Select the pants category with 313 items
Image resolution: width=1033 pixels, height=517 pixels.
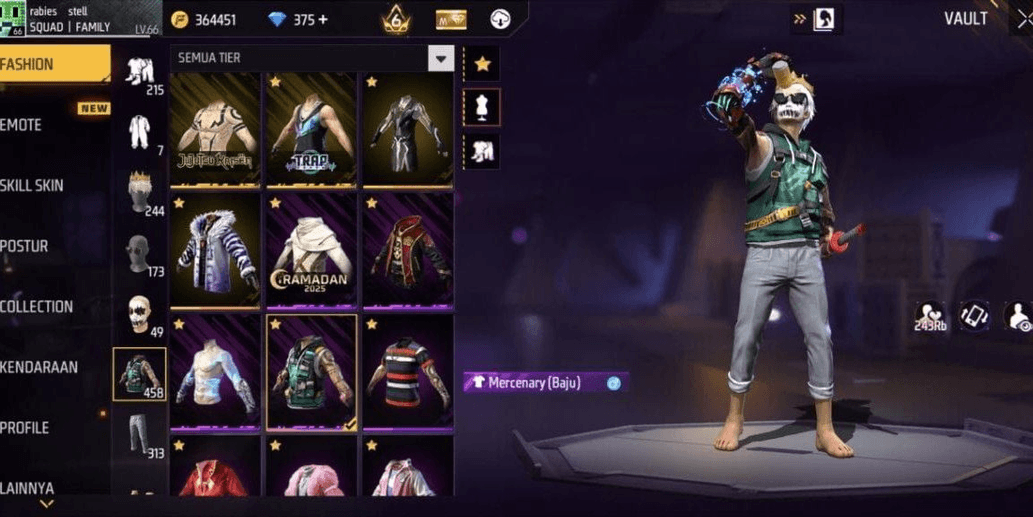[x=139, y=436]
